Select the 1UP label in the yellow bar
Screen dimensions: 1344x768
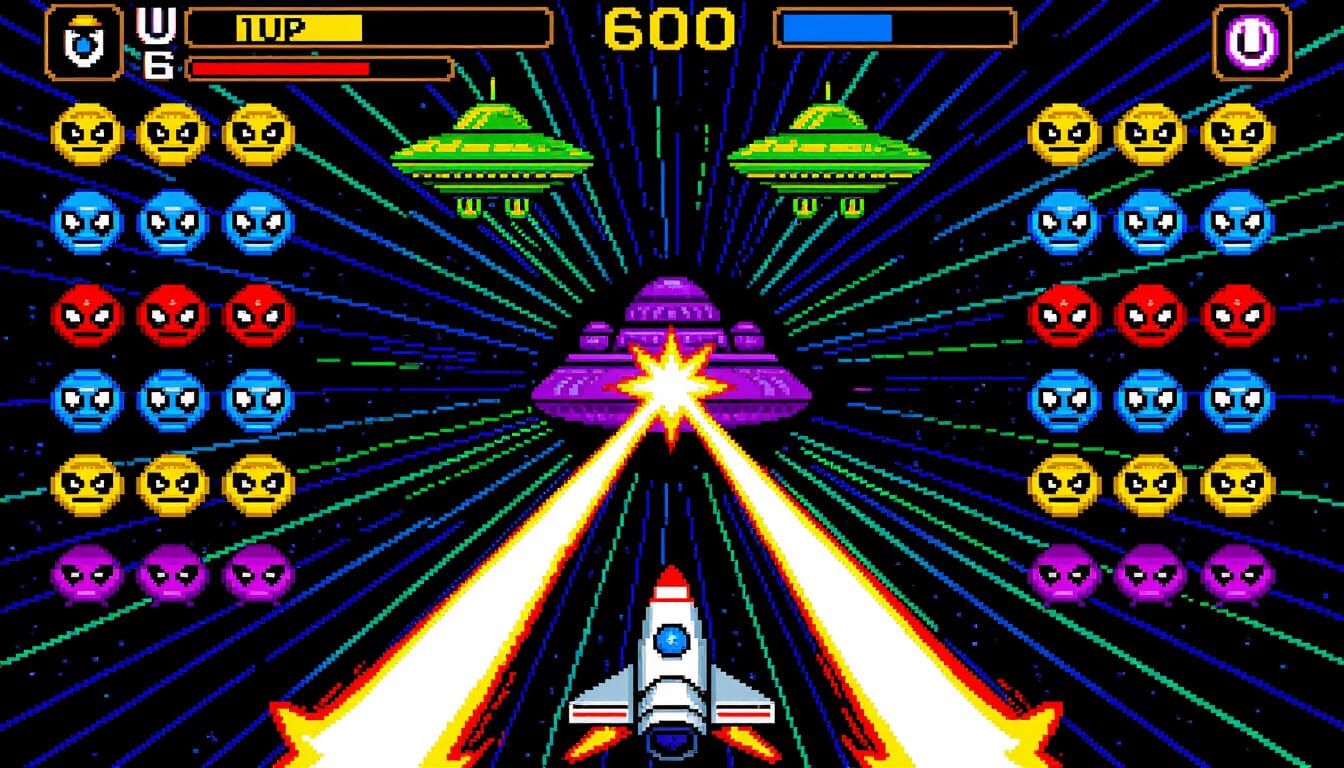click(270, 30)
